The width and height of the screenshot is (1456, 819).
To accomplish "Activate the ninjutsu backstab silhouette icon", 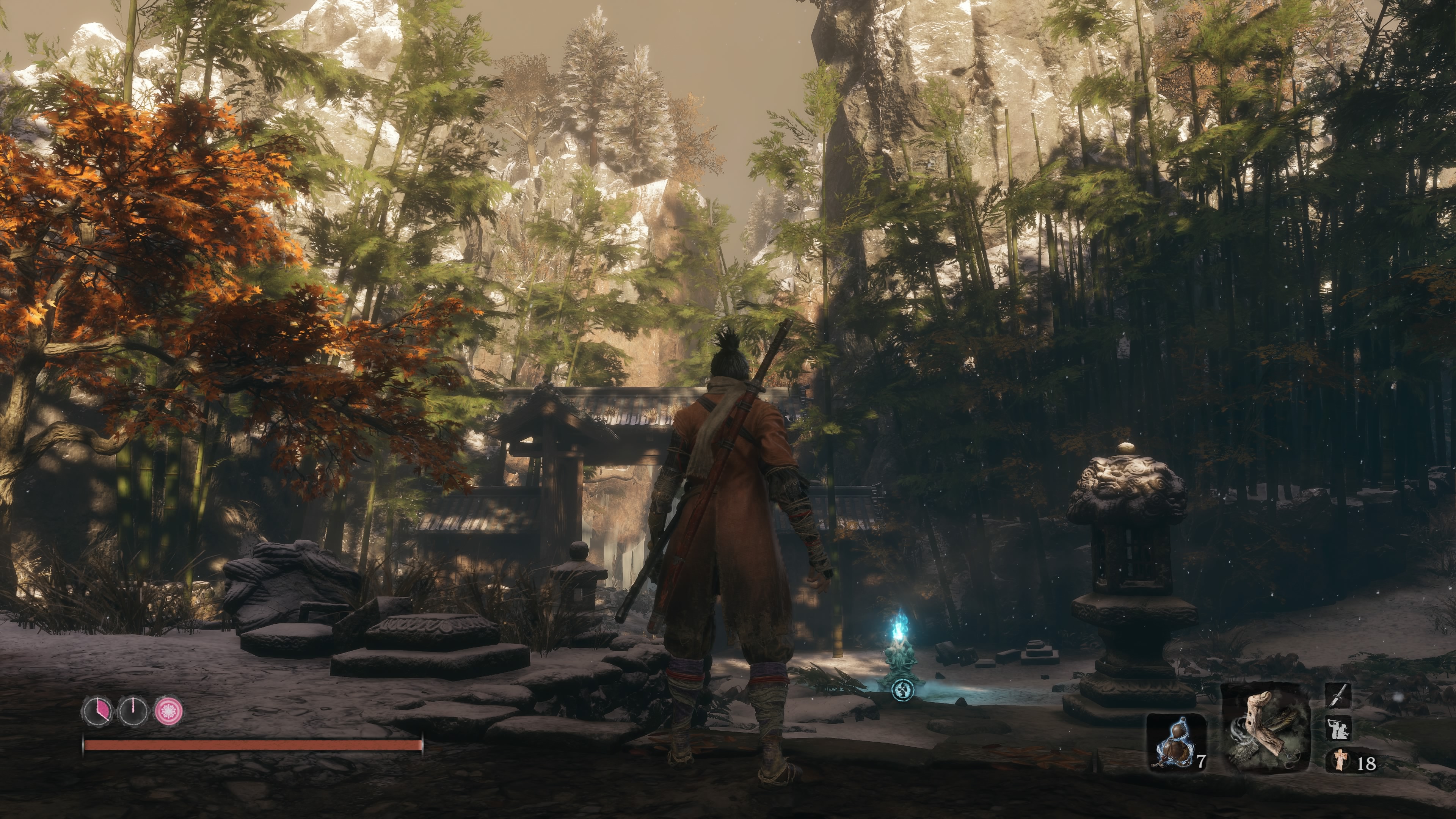I will click(1338, 728).
